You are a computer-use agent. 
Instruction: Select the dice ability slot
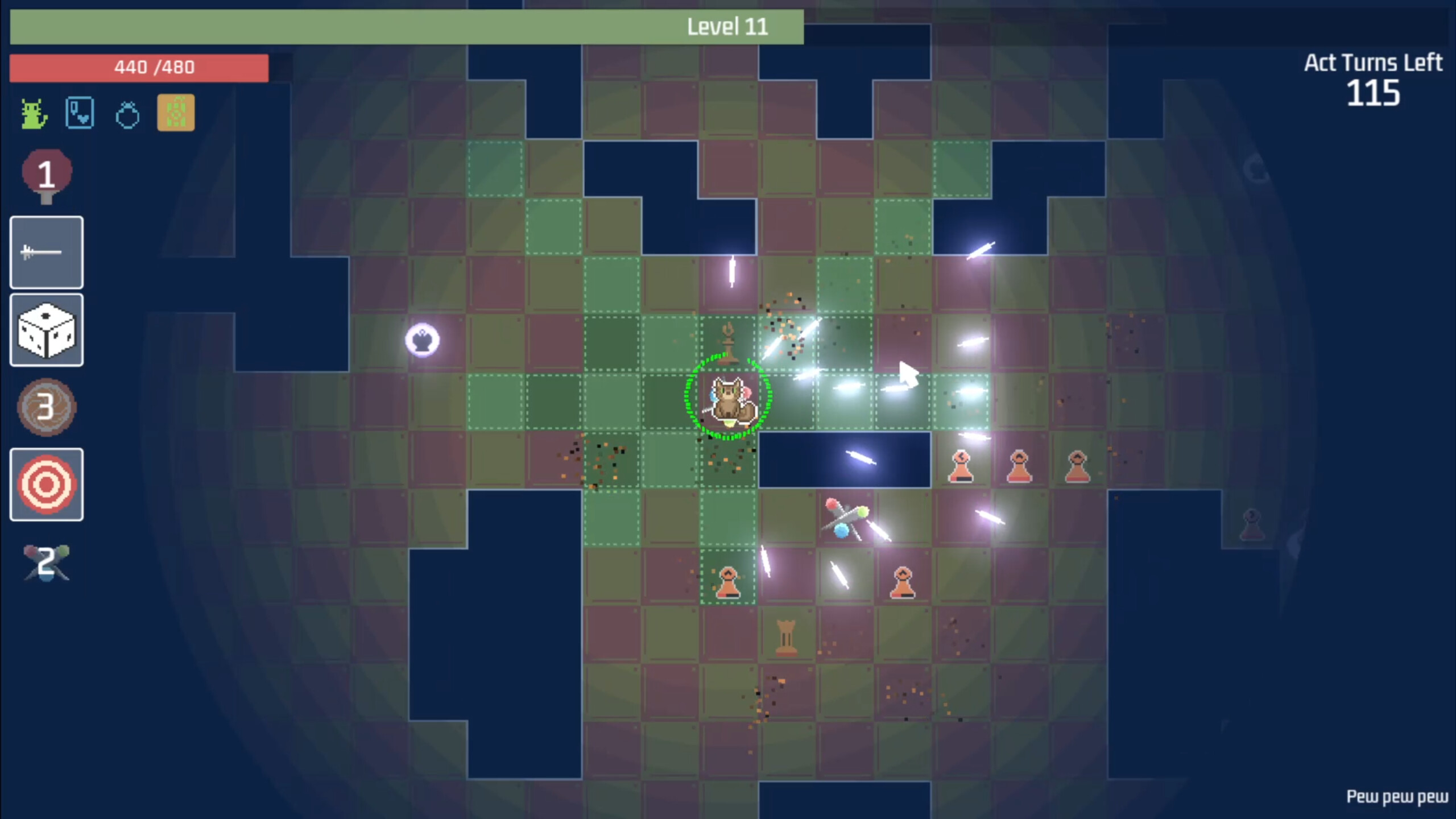pos(46,330)
